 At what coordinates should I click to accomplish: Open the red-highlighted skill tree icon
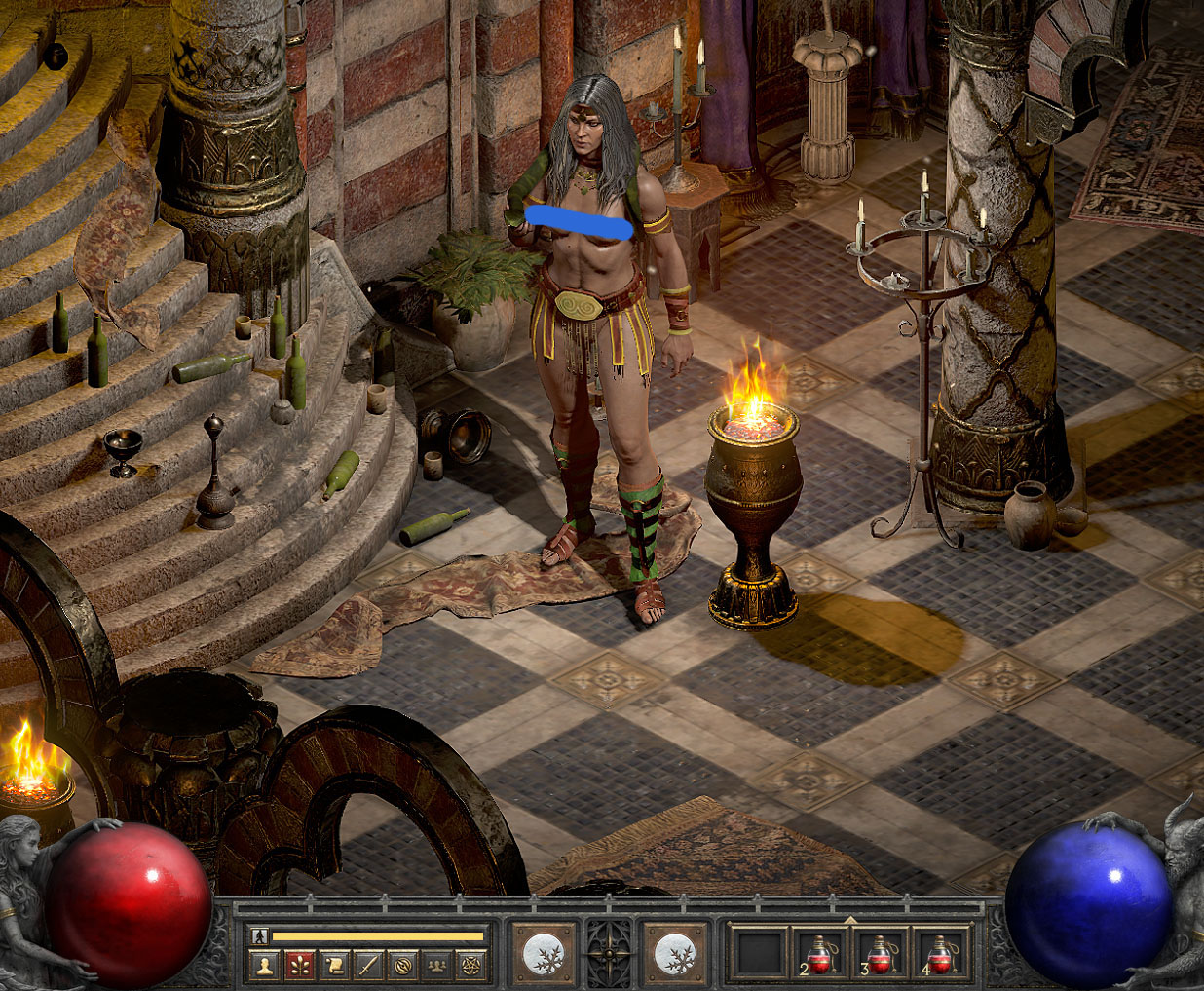298,965
